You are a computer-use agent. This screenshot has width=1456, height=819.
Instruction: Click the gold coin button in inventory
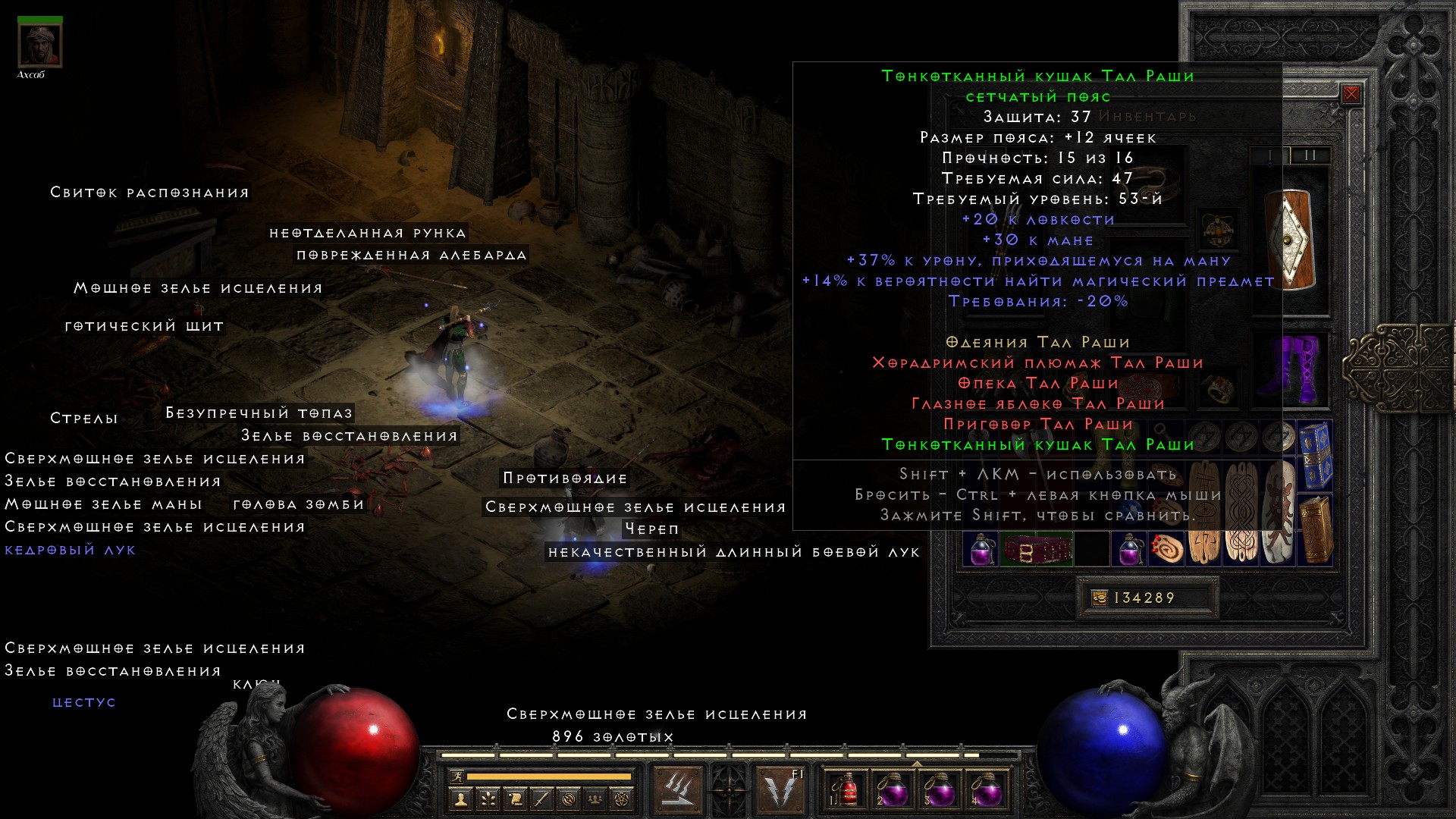point(1099,598)
